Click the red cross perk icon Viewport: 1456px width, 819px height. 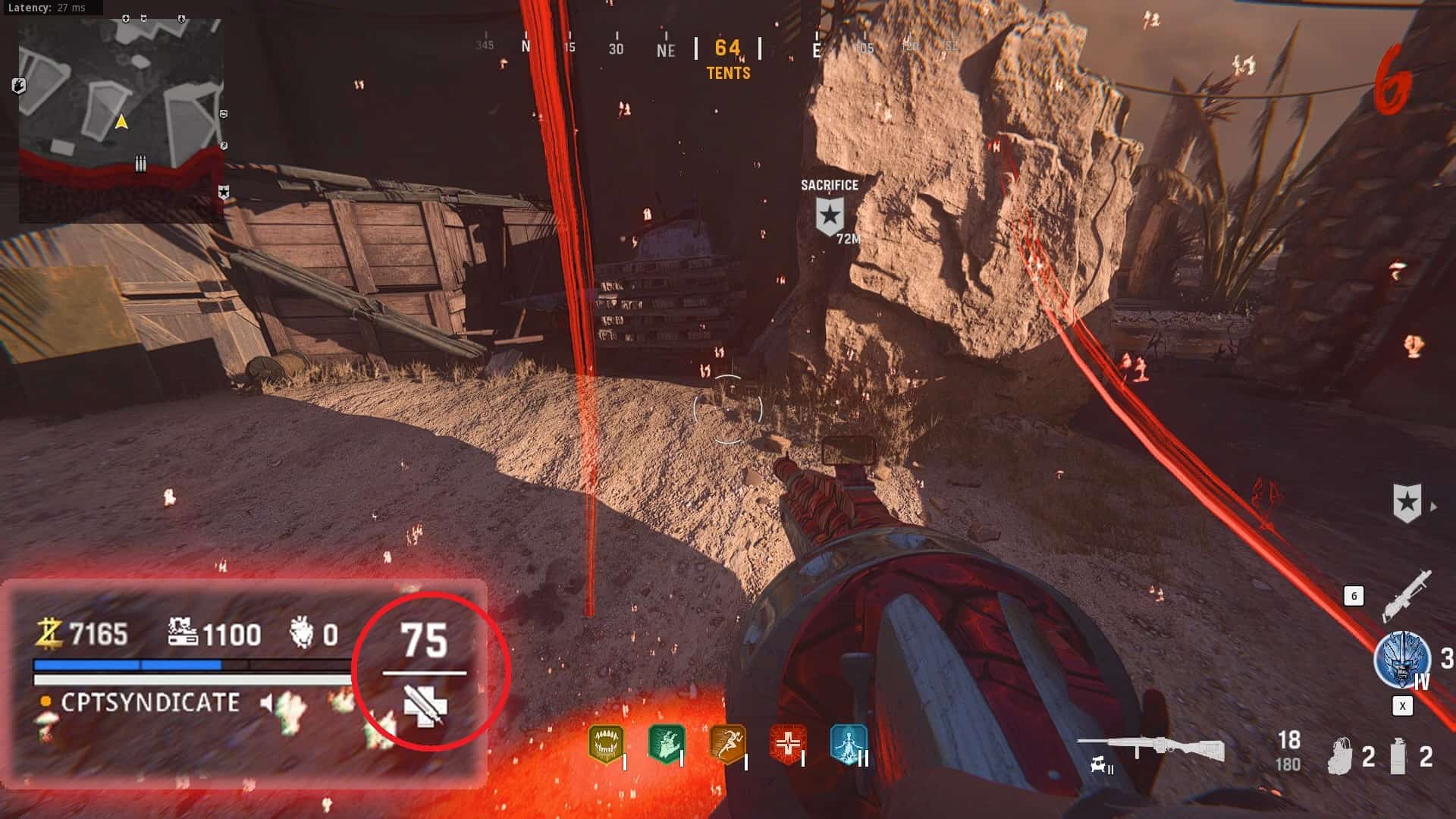coord(788,742)
